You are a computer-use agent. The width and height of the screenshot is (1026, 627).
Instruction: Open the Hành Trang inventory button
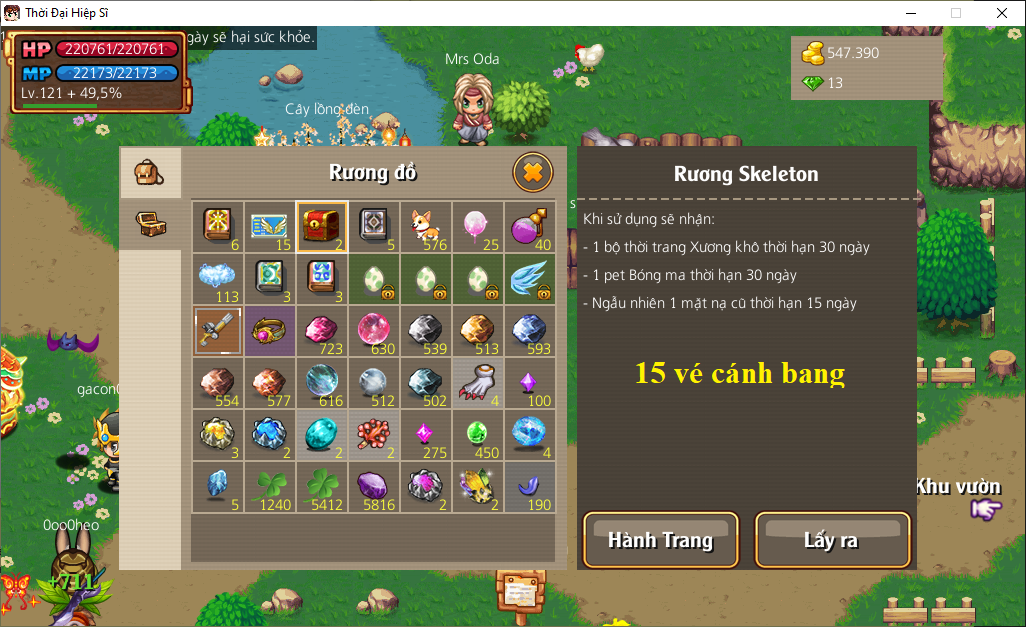660,540
